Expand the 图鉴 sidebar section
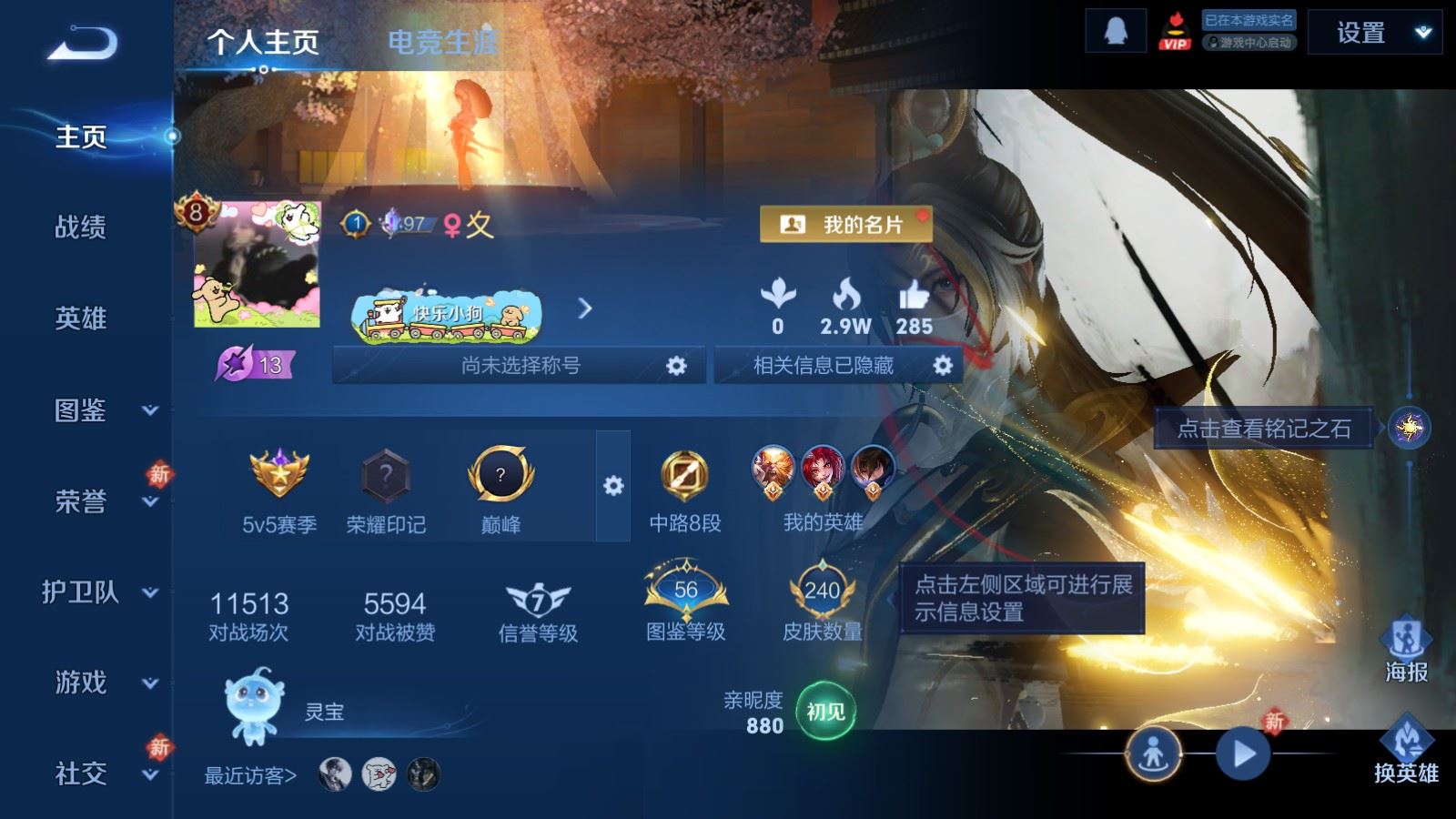 coord(80,411)
